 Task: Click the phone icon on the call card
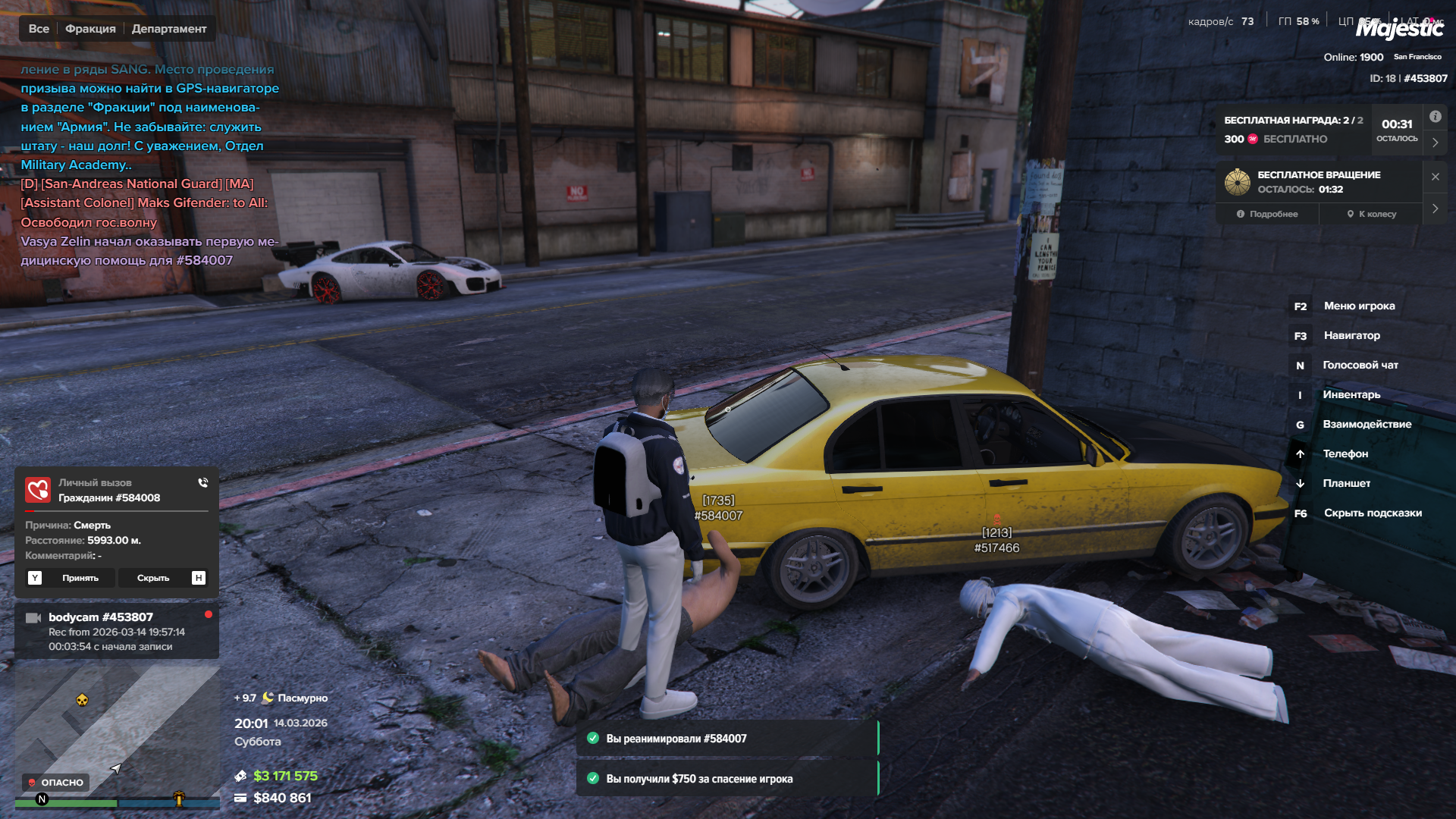pos(203,482)
